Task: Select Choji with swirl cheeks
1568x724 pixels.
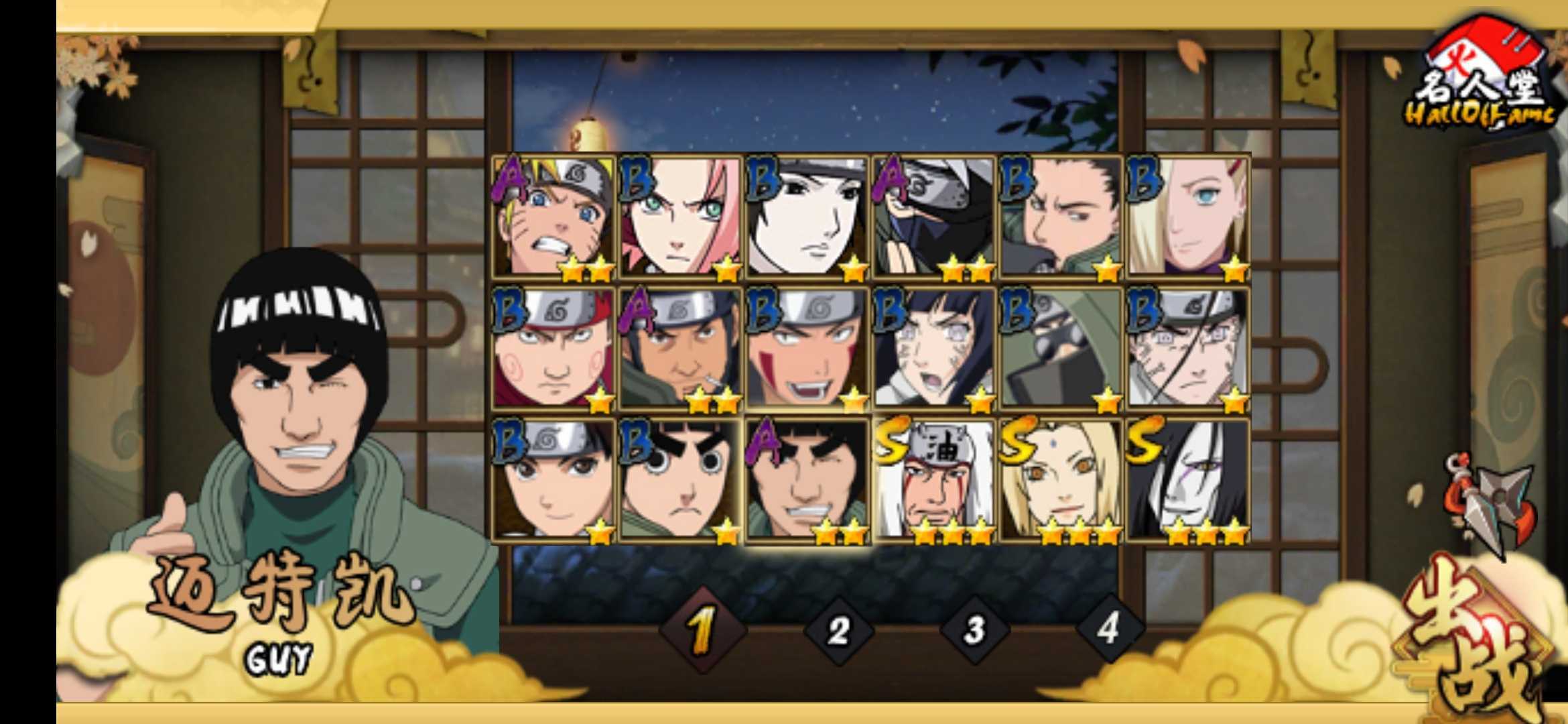Action: click(553, 349)
